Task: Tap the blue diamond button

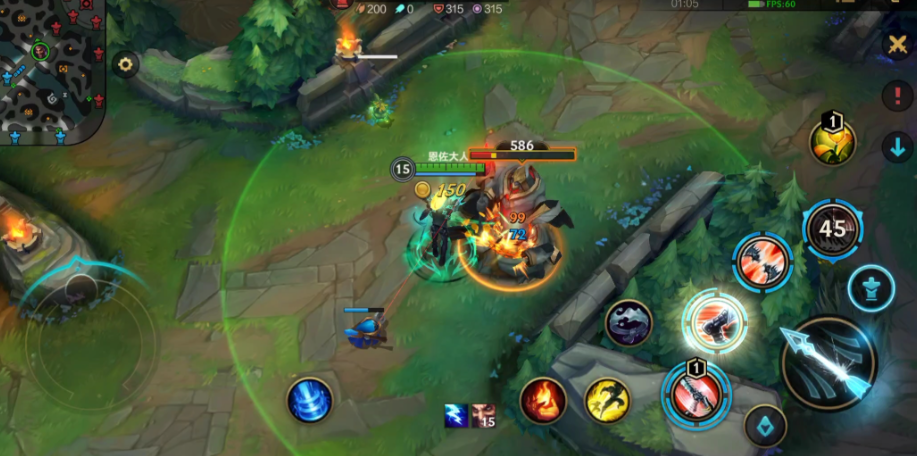Action: coord(765,425)
